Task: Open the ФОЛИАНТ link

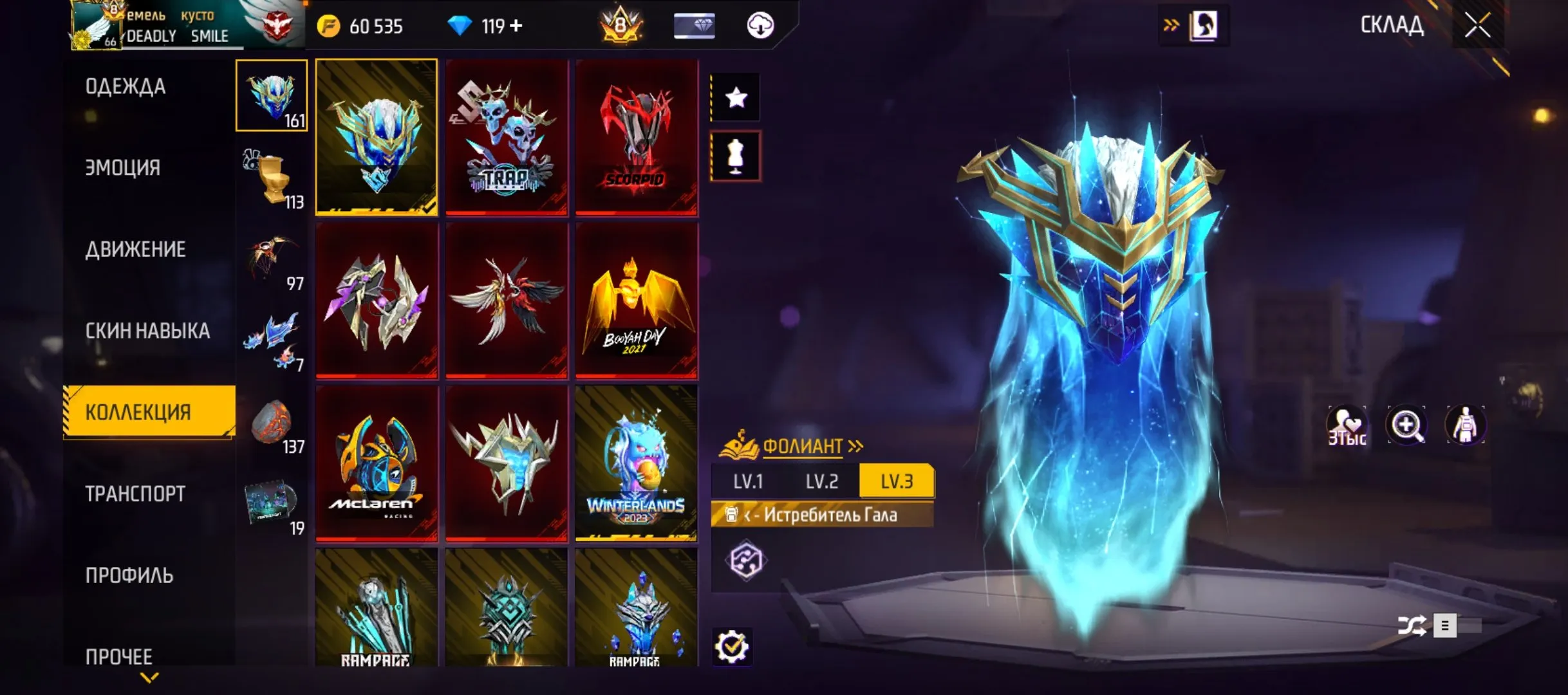Action: point(803,446)
